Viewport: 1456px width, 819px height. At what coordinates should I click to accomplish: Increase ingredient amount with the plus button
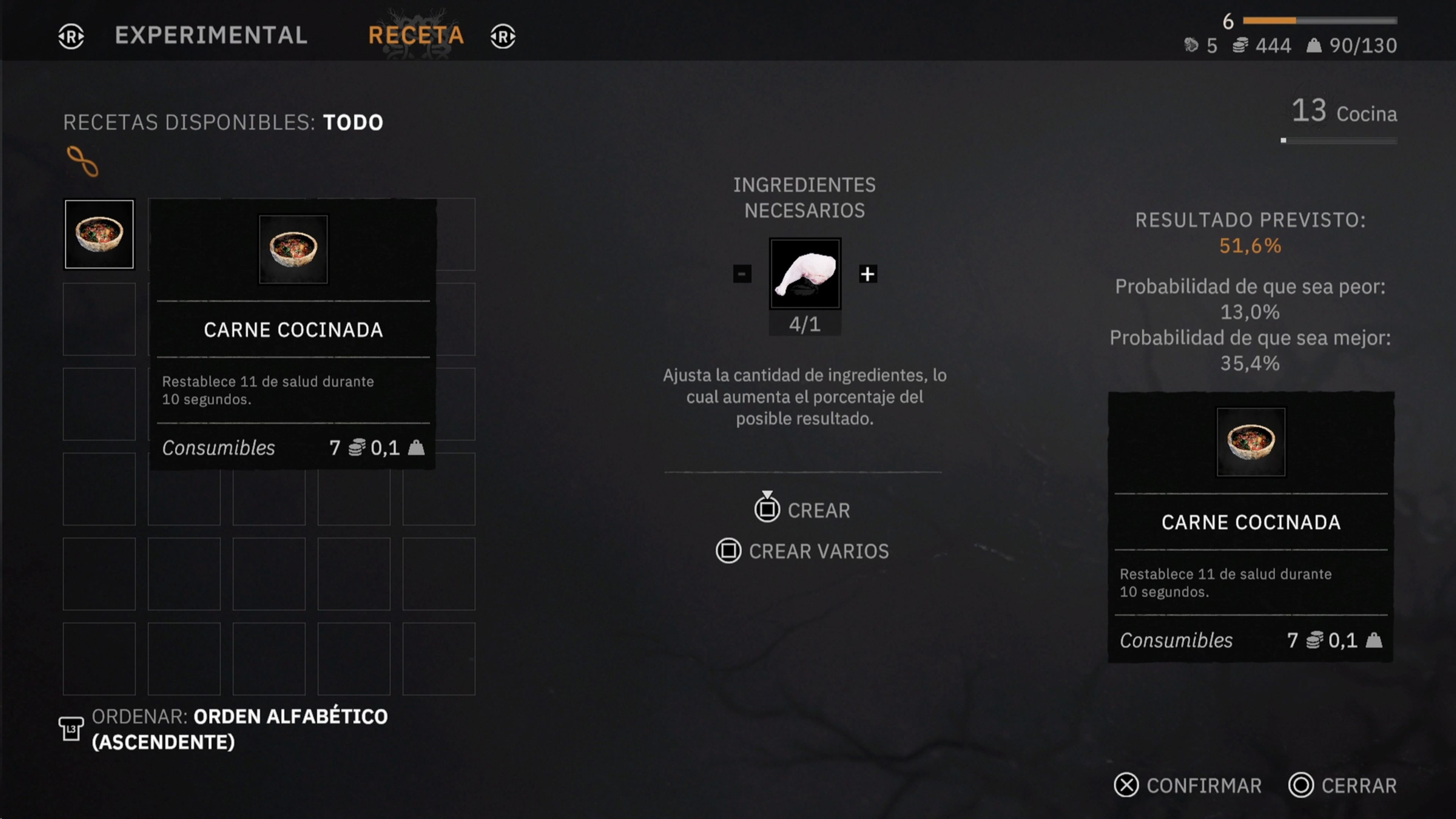pyautogui.click(x=868, y=274)
